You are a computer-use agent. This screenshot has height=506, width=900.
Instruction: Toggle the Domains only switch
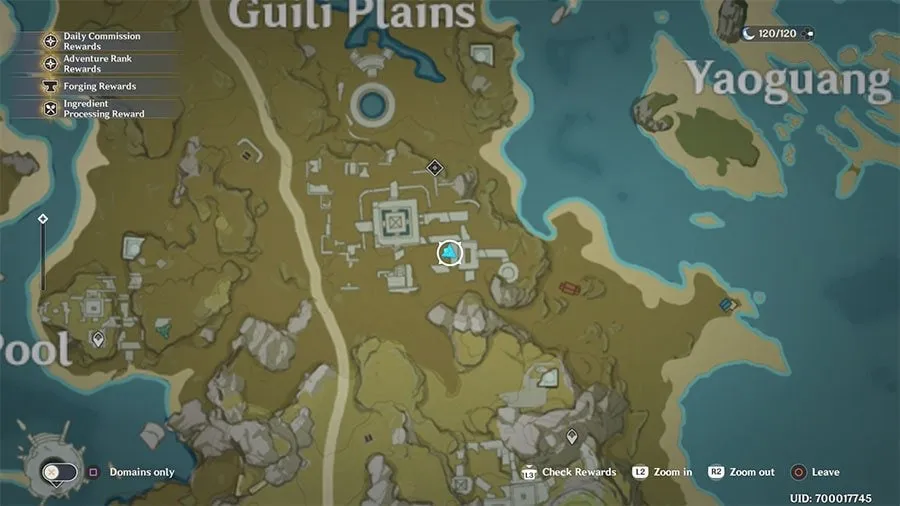pos(58,472)
